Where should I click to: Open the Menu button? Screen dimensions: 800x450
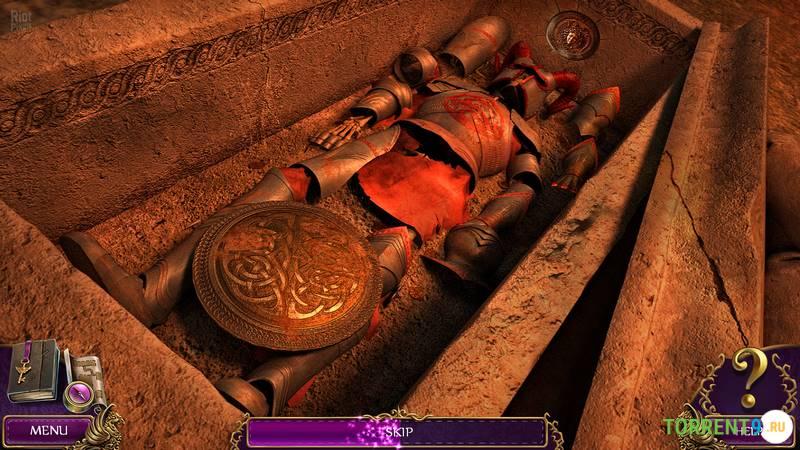[48, 430]
